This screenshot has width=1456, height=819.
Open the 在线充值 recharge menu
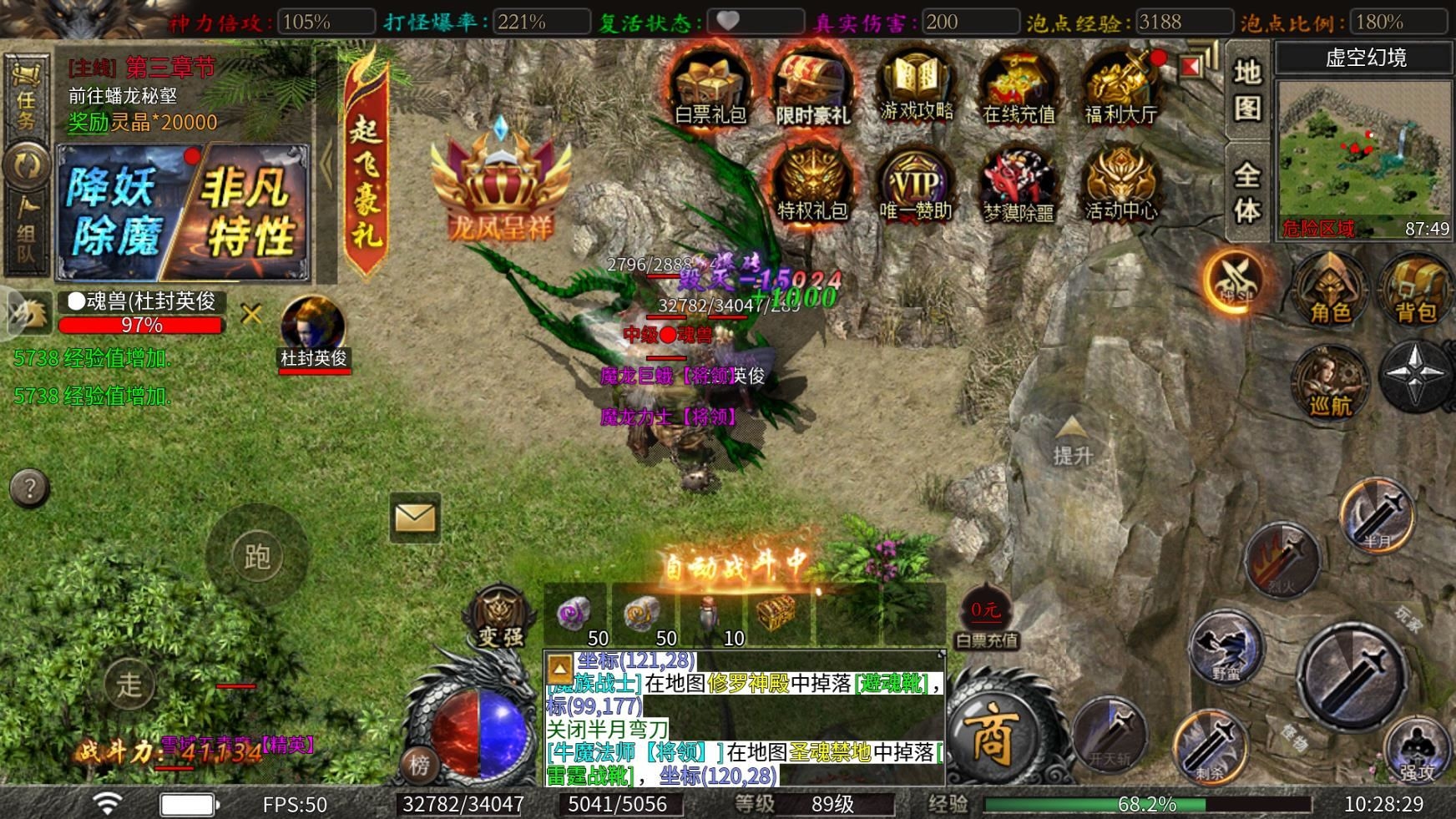1018,86
